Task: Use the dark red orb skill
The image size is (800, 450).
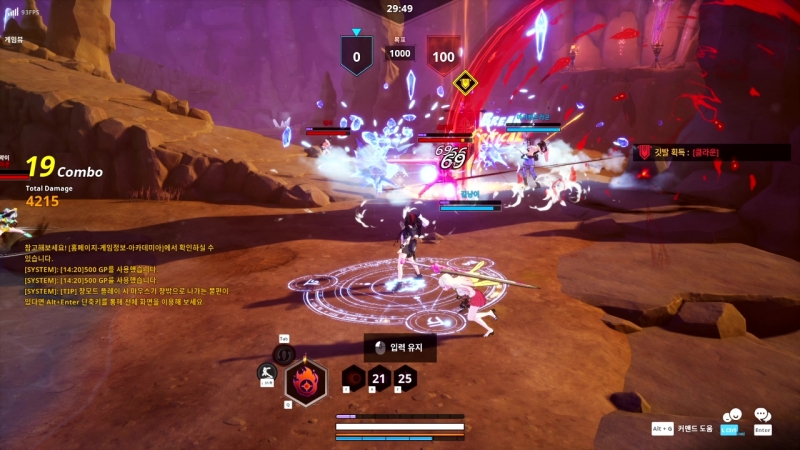Action: [x=354, y=378]
